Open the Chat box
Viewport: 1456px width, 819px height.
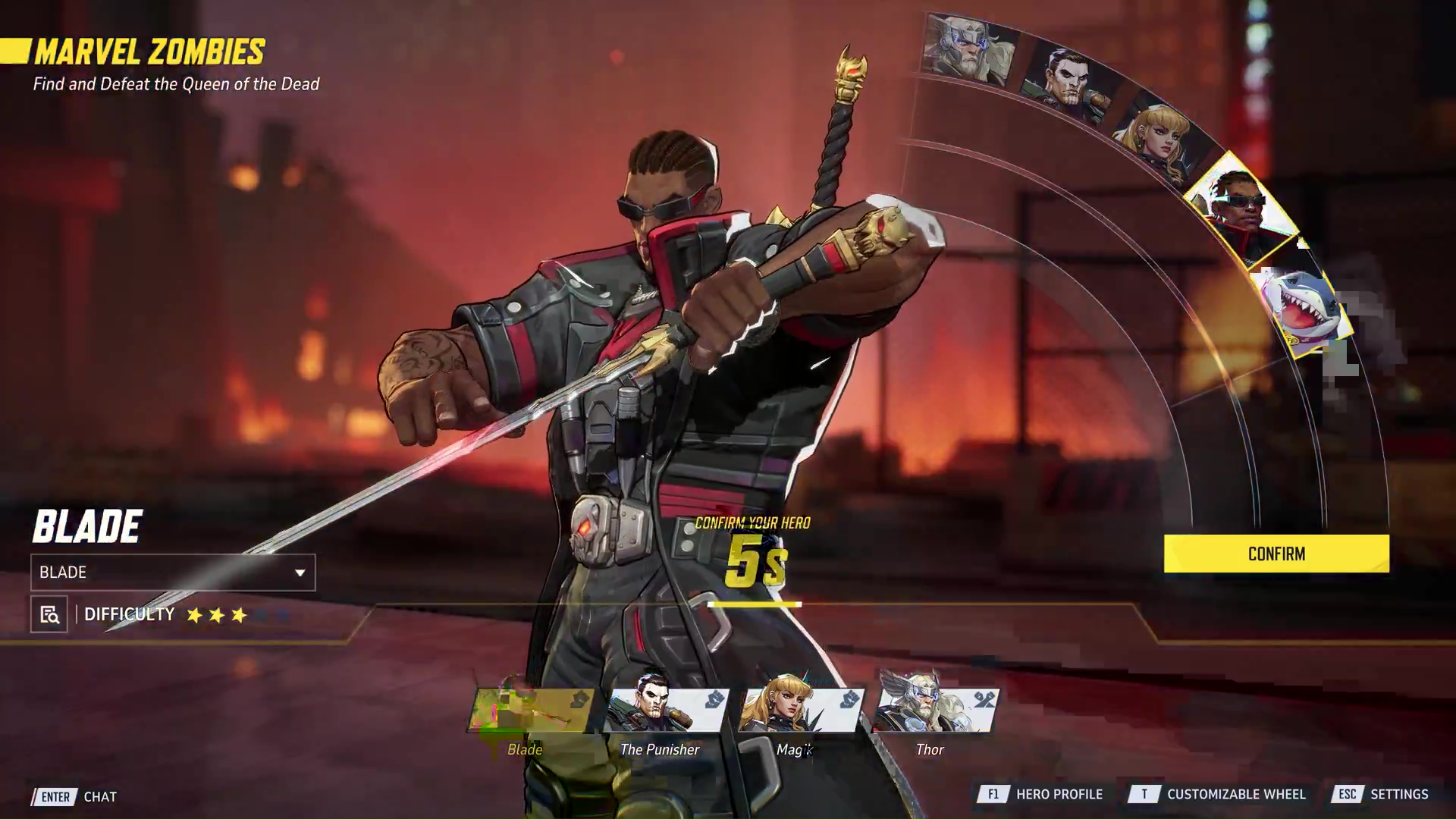74,796
